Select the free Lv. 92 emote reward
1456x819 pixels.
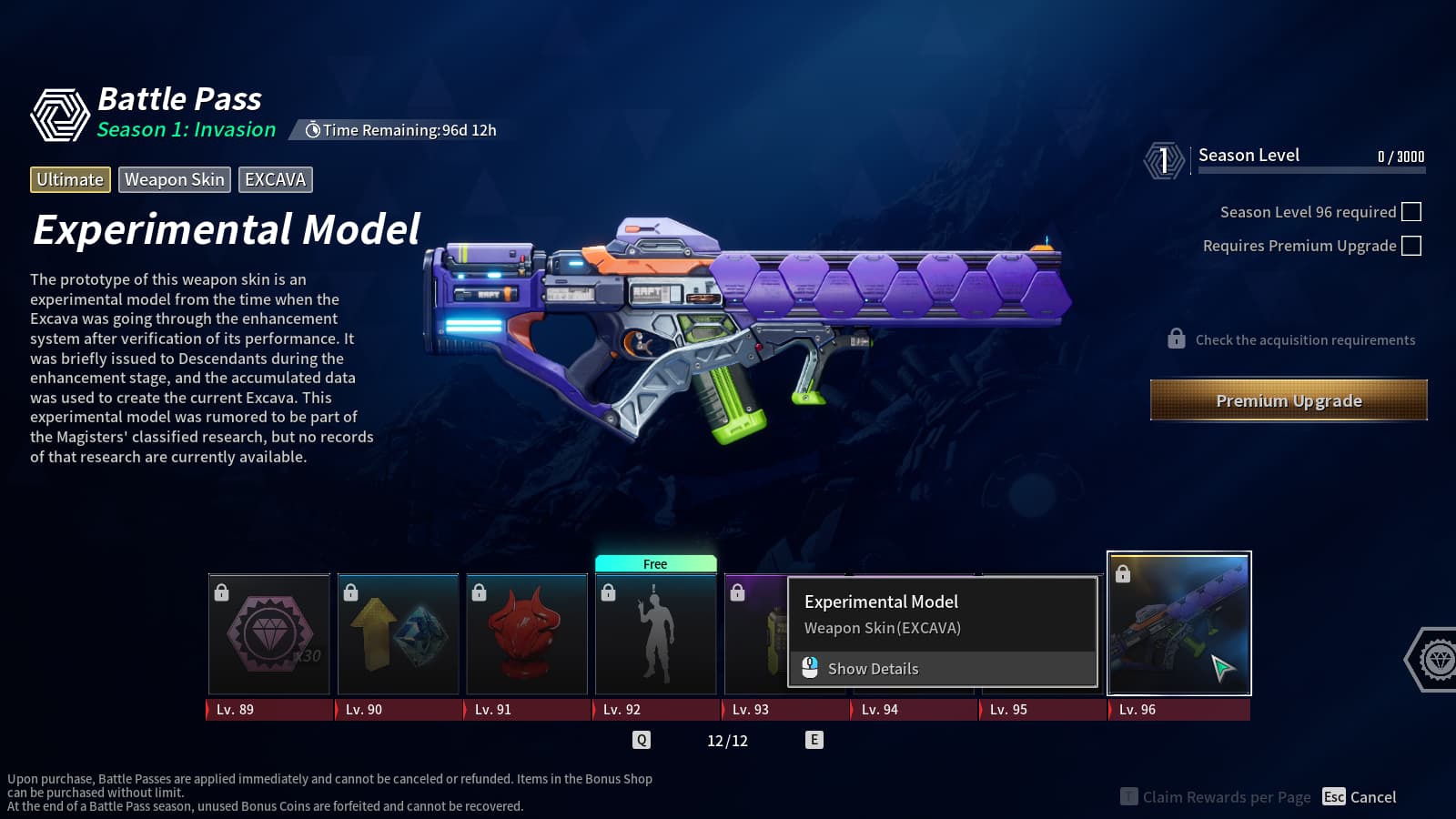click(655, 634)
